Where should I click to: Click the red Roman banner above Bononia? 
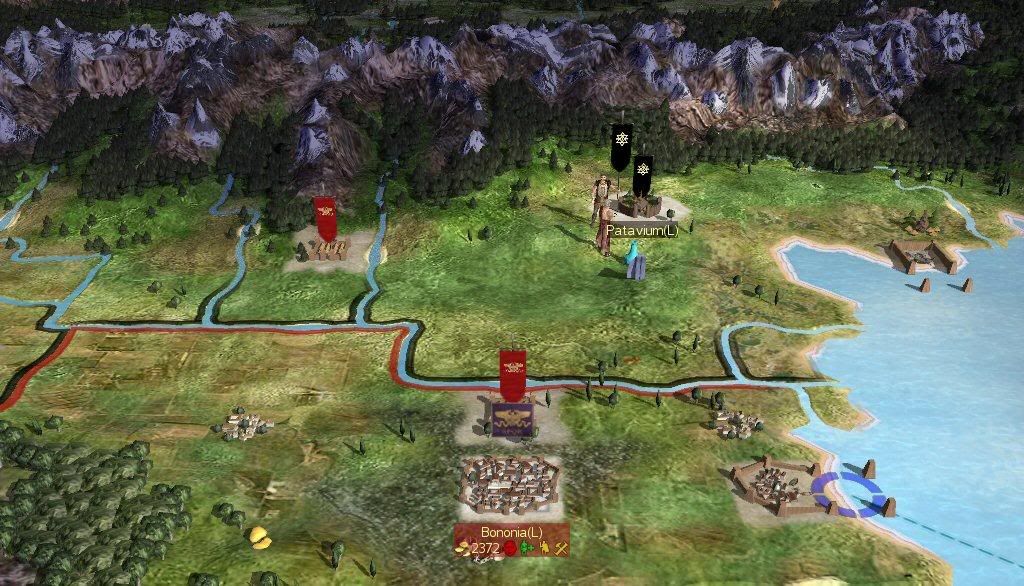(x=514, y=369)
